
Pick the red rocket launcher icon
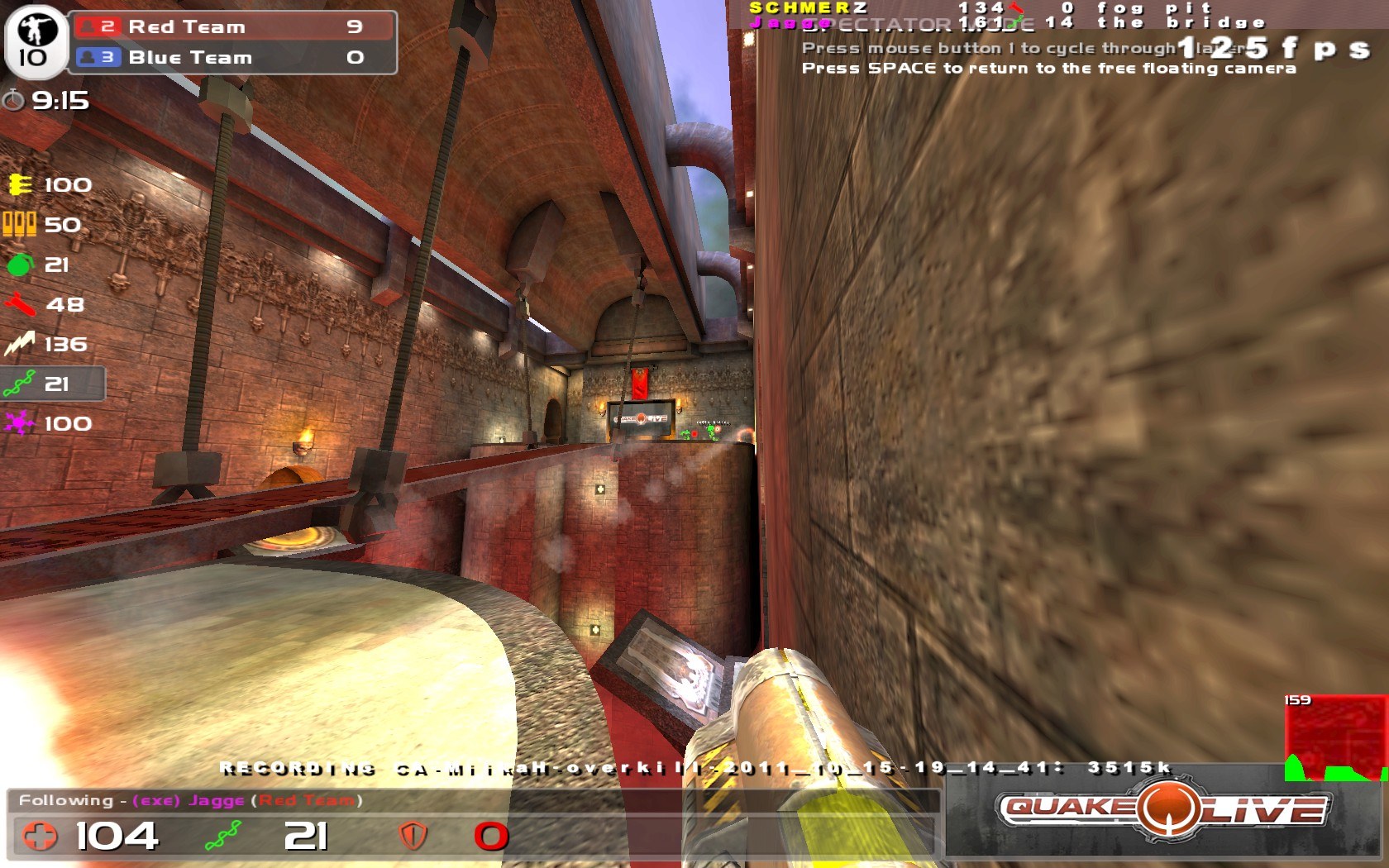(x=20, y=304)
